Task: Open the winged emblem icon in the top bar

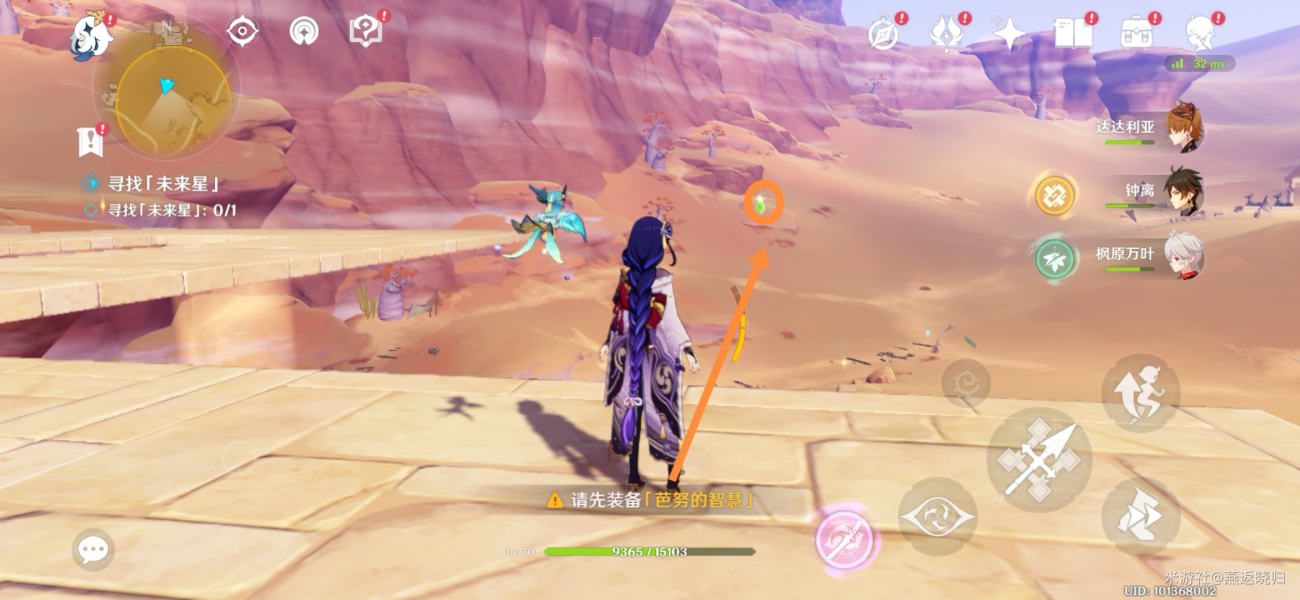Action: pyautogui.click(x=945, y=34)
